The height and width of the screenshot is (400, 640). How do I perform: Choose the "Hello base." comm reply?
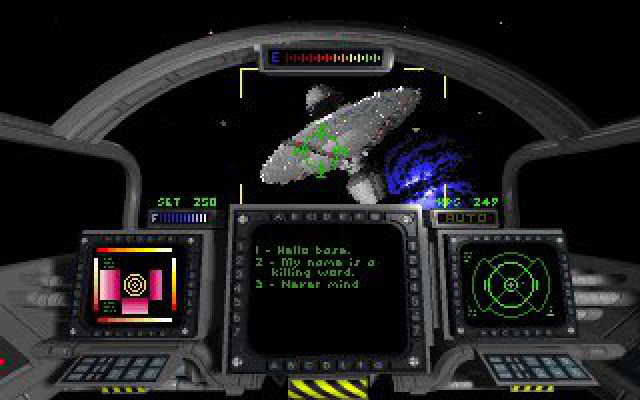297,249
